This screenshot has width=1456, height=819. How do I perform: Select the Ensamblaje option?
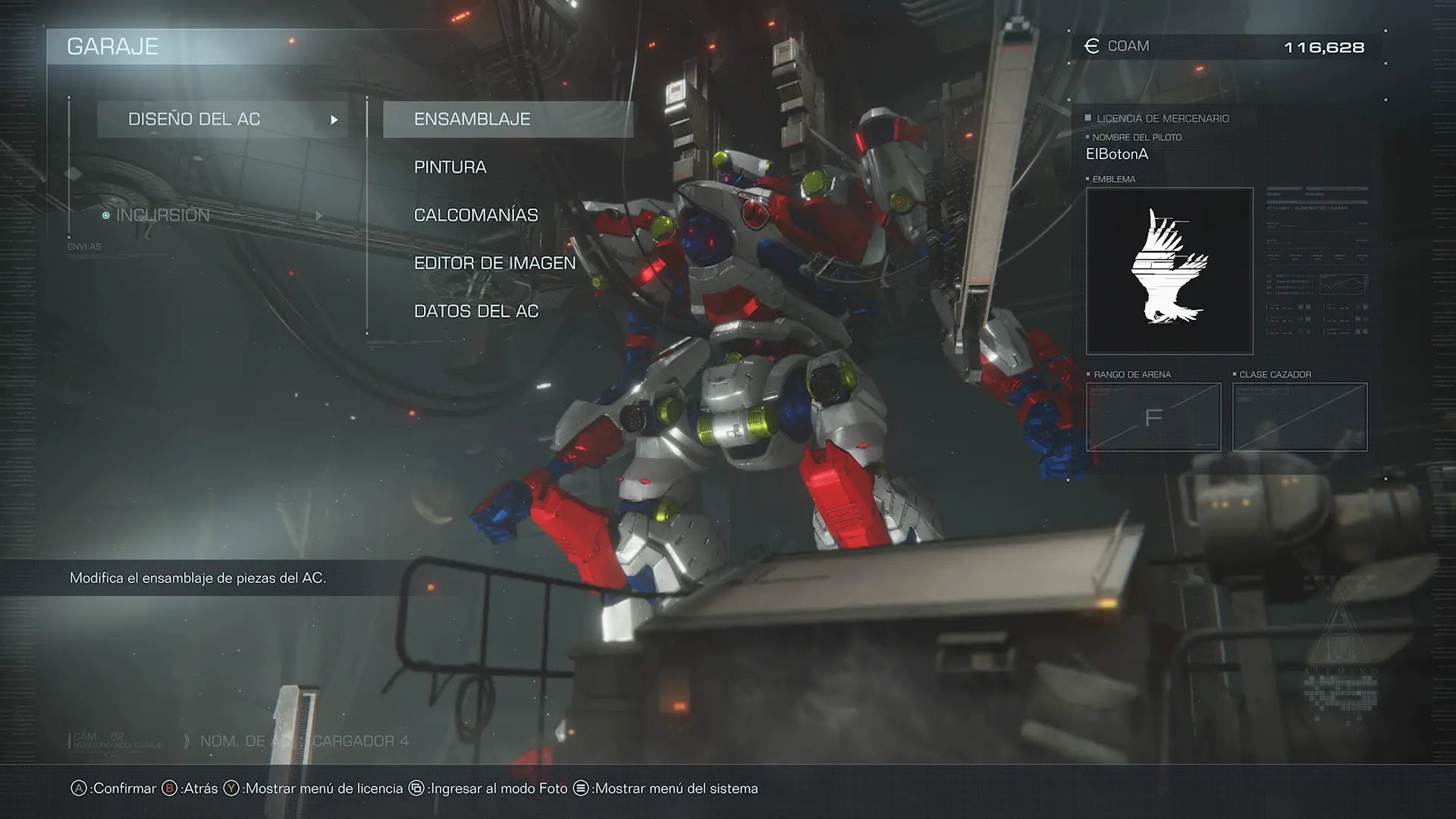(507, 119)
